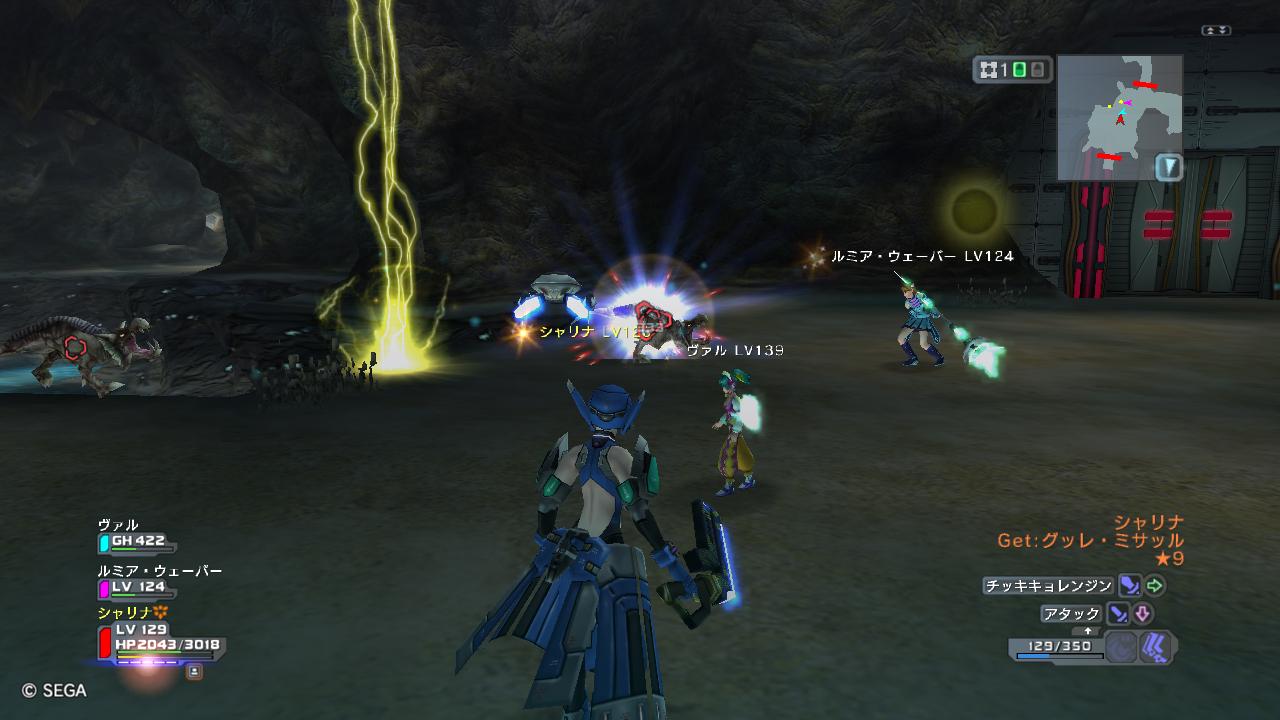Click the area minimap
The height and width of the screenshot is (720, 1280).
1119,116
